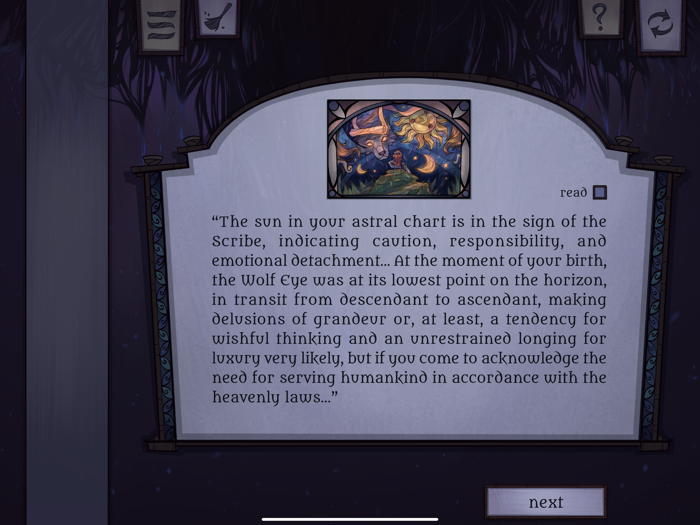Click the circular arrows refresh icon
The image size is (700, 525).
[x=661, y=23]
